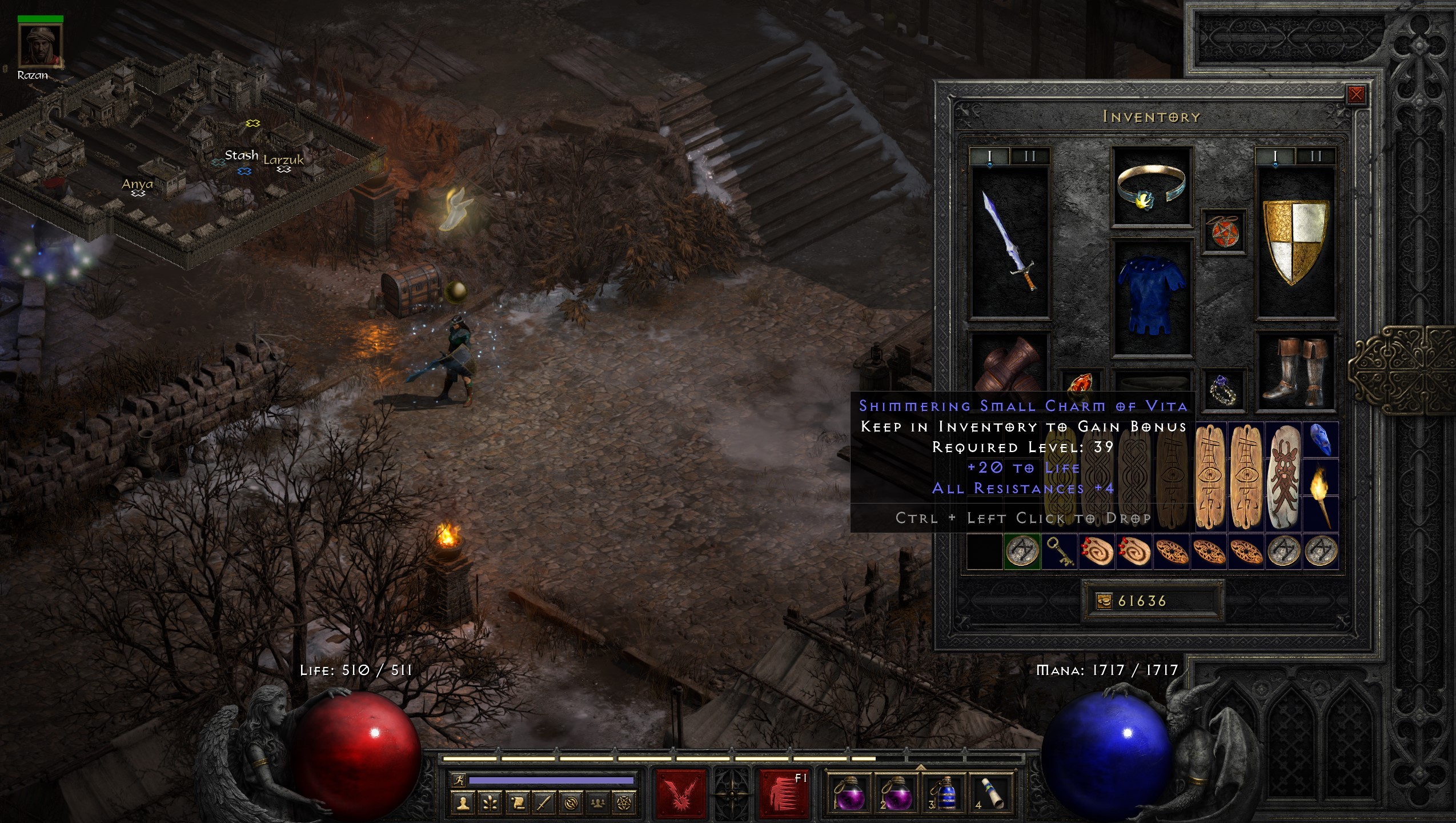The image size is (1456, 823).
Task: Toggle the run/walk button
Action: [458, 780]
